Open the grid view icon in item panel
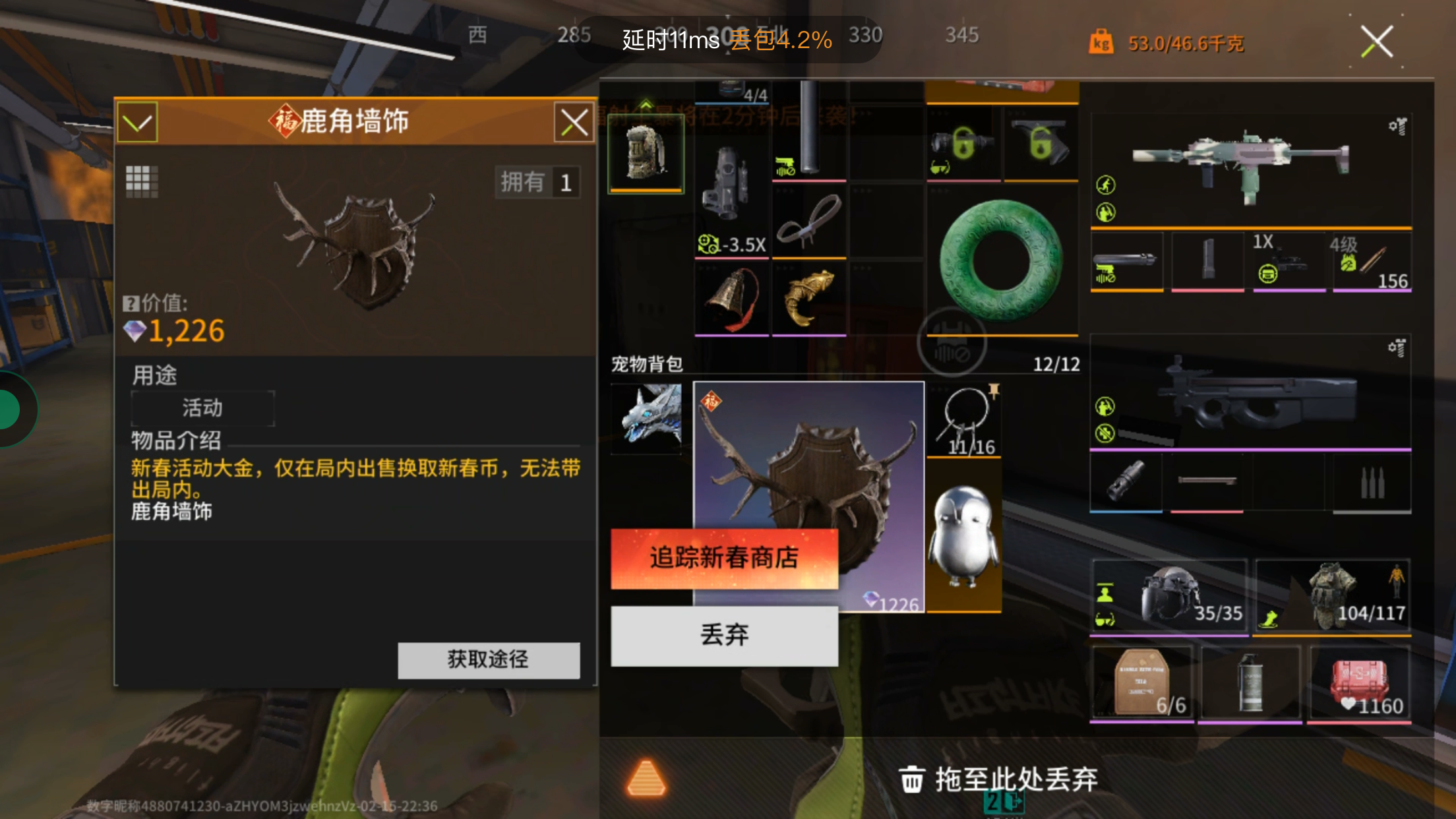The image size is (1456, 819). [x=142, y=181]
